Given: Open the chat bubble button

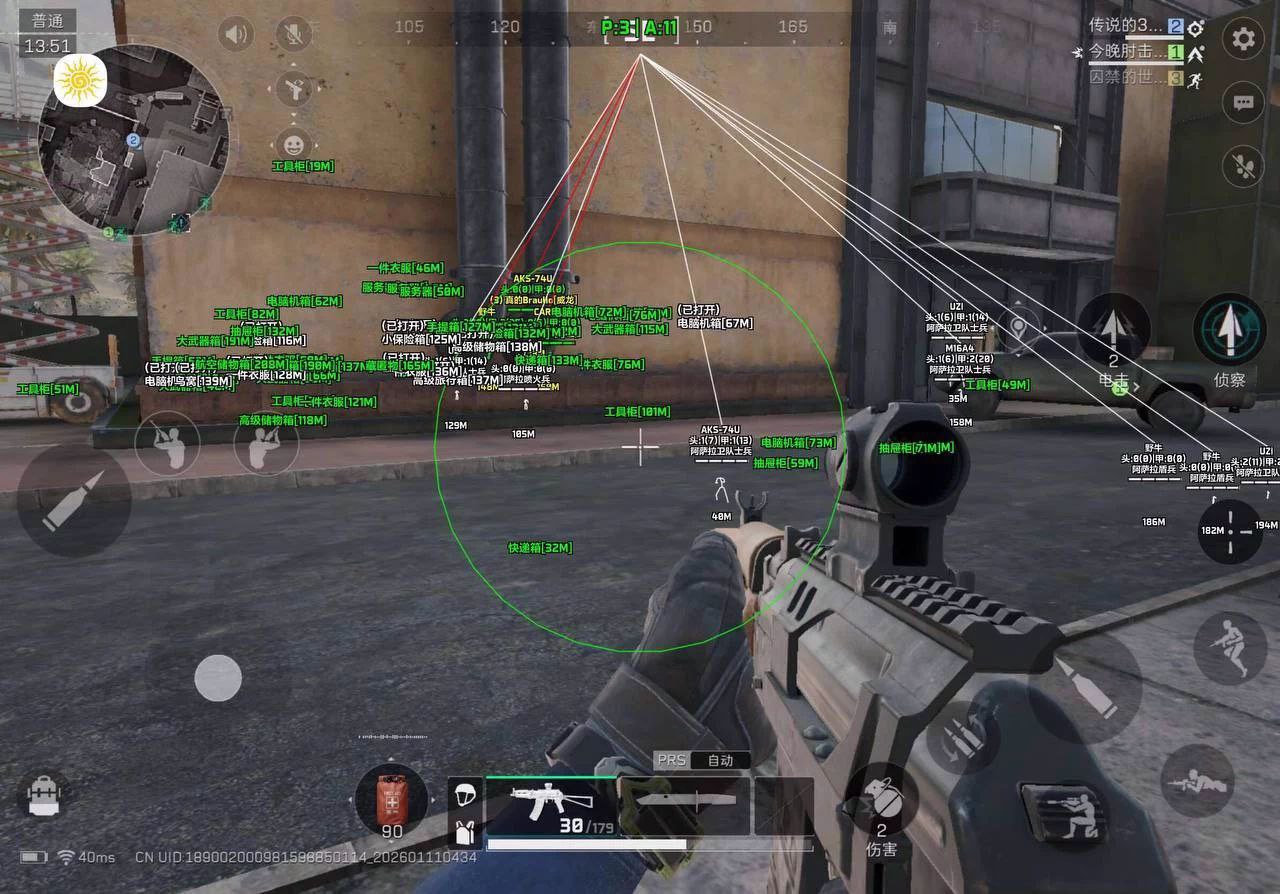Looking at the screenshot, I should pyautogui.click(x=1243, y=102).
